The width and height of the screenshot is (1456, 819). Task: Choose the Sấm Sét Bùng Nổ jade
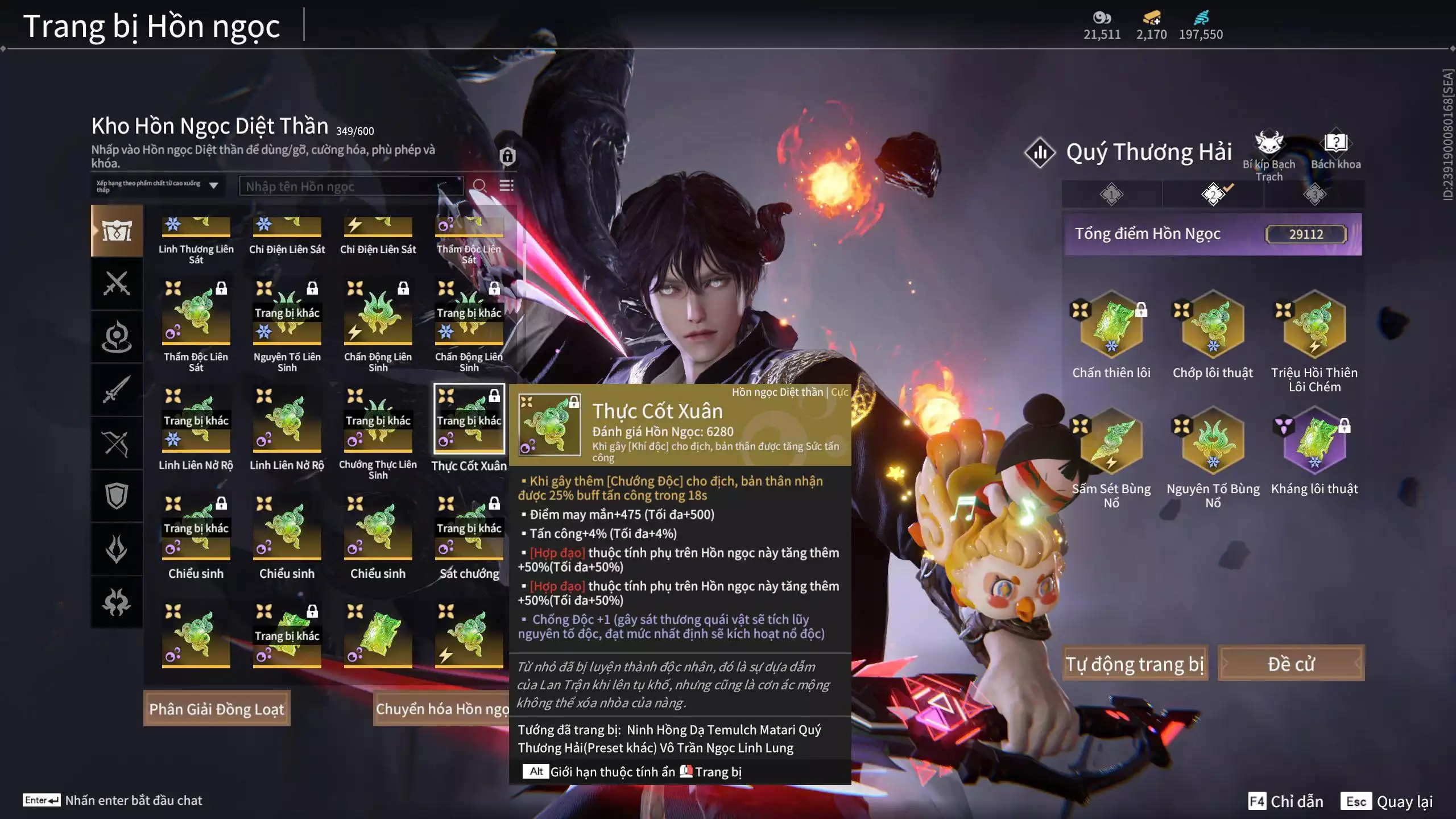pyautogui.click(x=1111, y=442)
